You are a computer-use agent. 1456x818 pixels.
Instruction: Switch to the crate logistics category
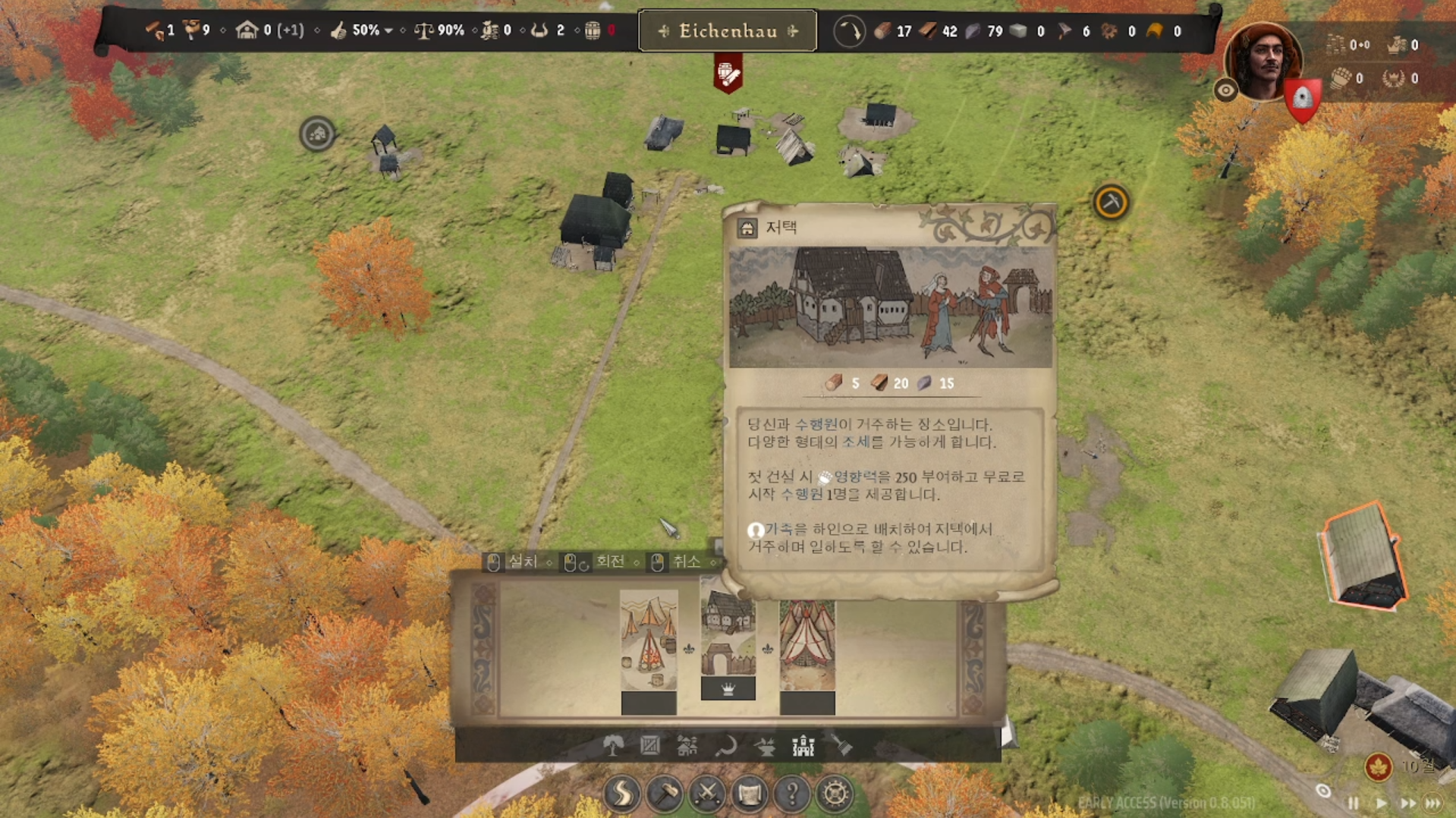click(650, 747)
